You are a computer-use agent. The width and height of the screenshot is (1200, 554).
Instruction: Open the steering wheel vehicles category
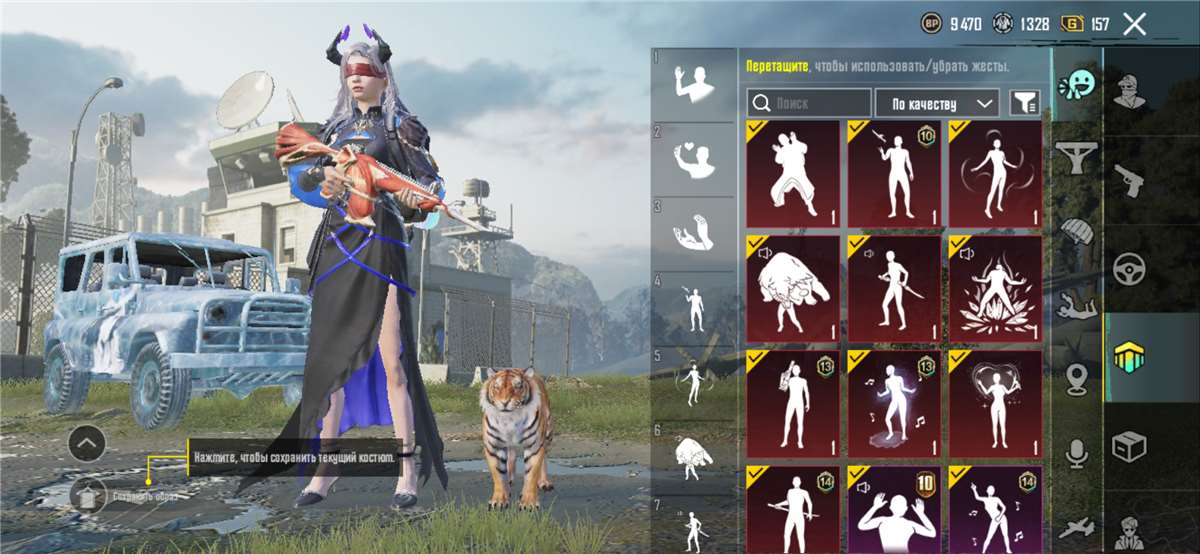pyautogui.click(x=1130, y=268)
